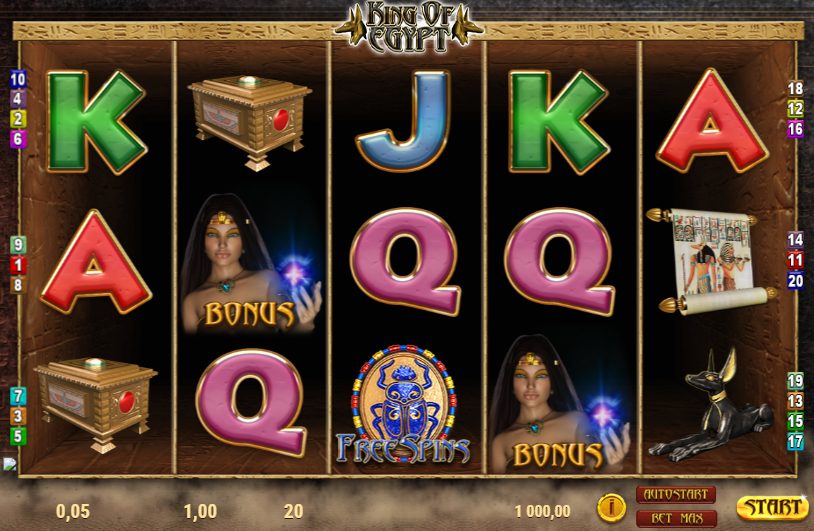Choose payline 16 marker
The image size is (814, 531).
pyautogui.click(x=796, y=129)
